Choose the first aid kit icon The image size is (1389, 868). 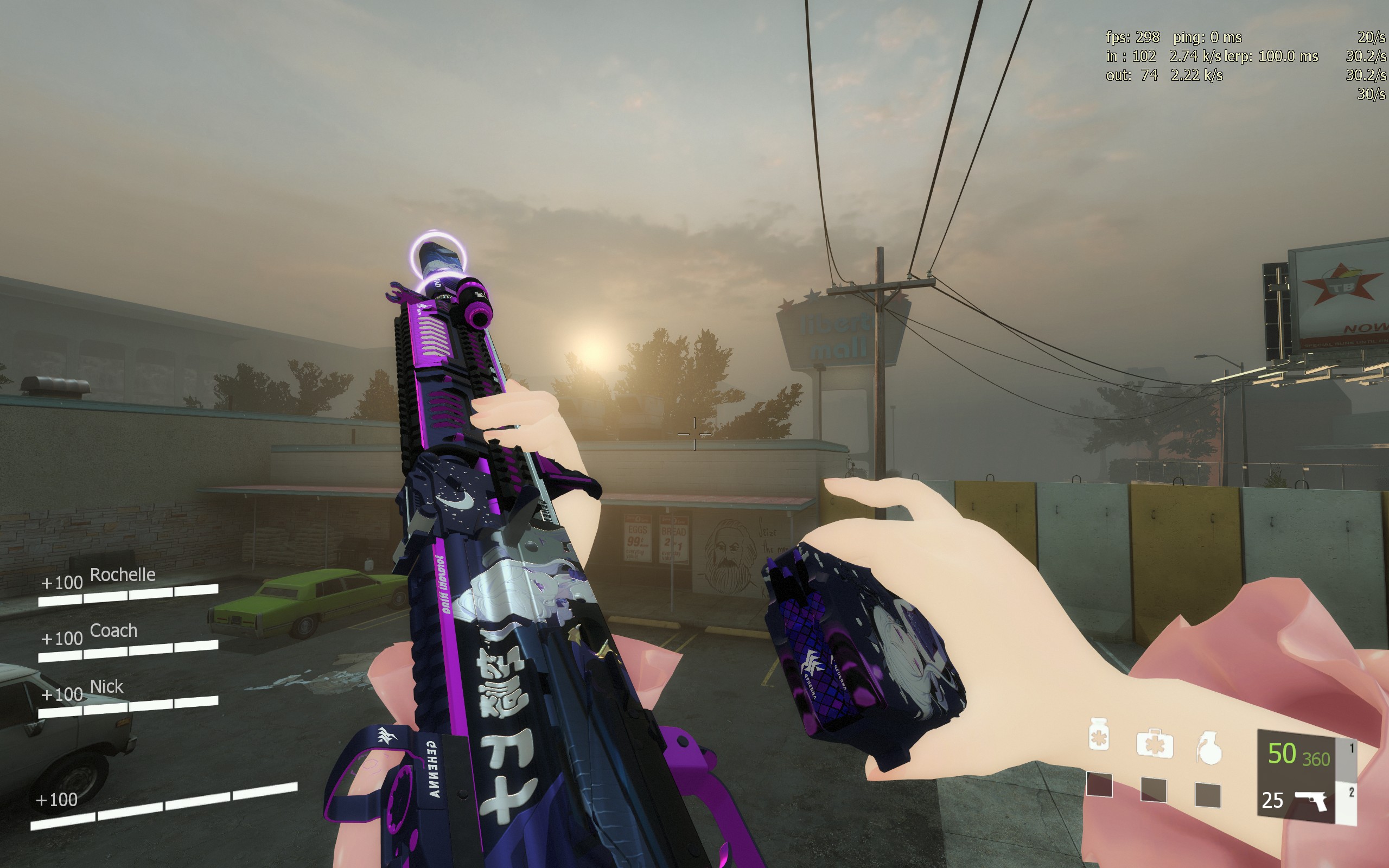tap(1154, 743)
